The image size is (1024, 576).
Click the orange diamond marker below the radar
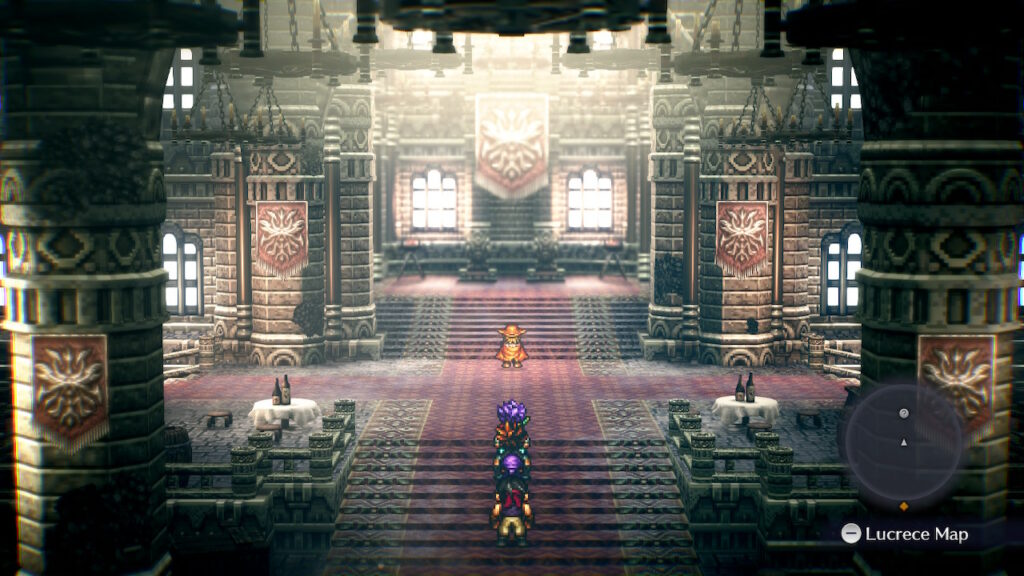904,505
